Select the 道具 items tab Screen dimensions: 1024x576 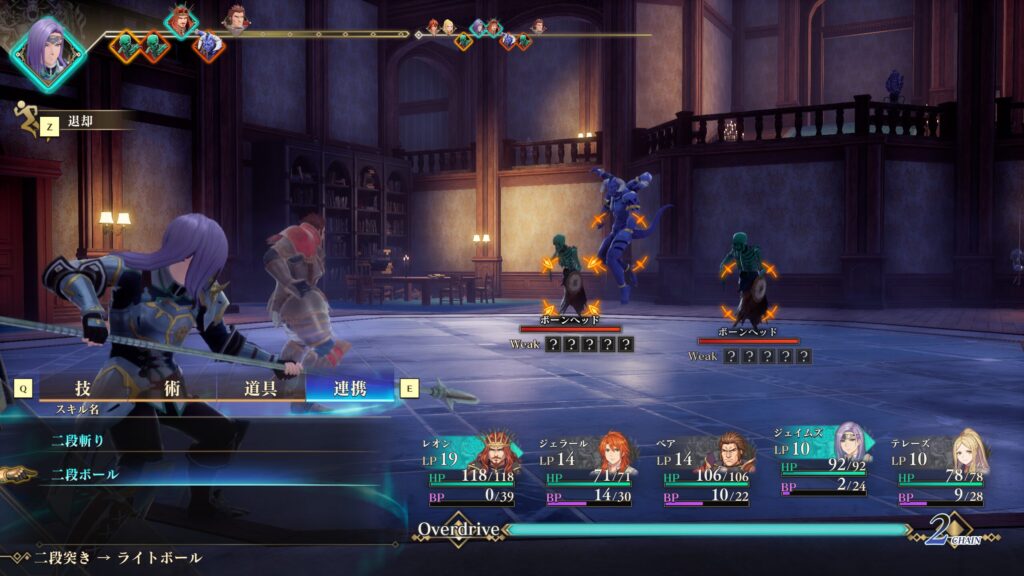(x=260, y=388)
